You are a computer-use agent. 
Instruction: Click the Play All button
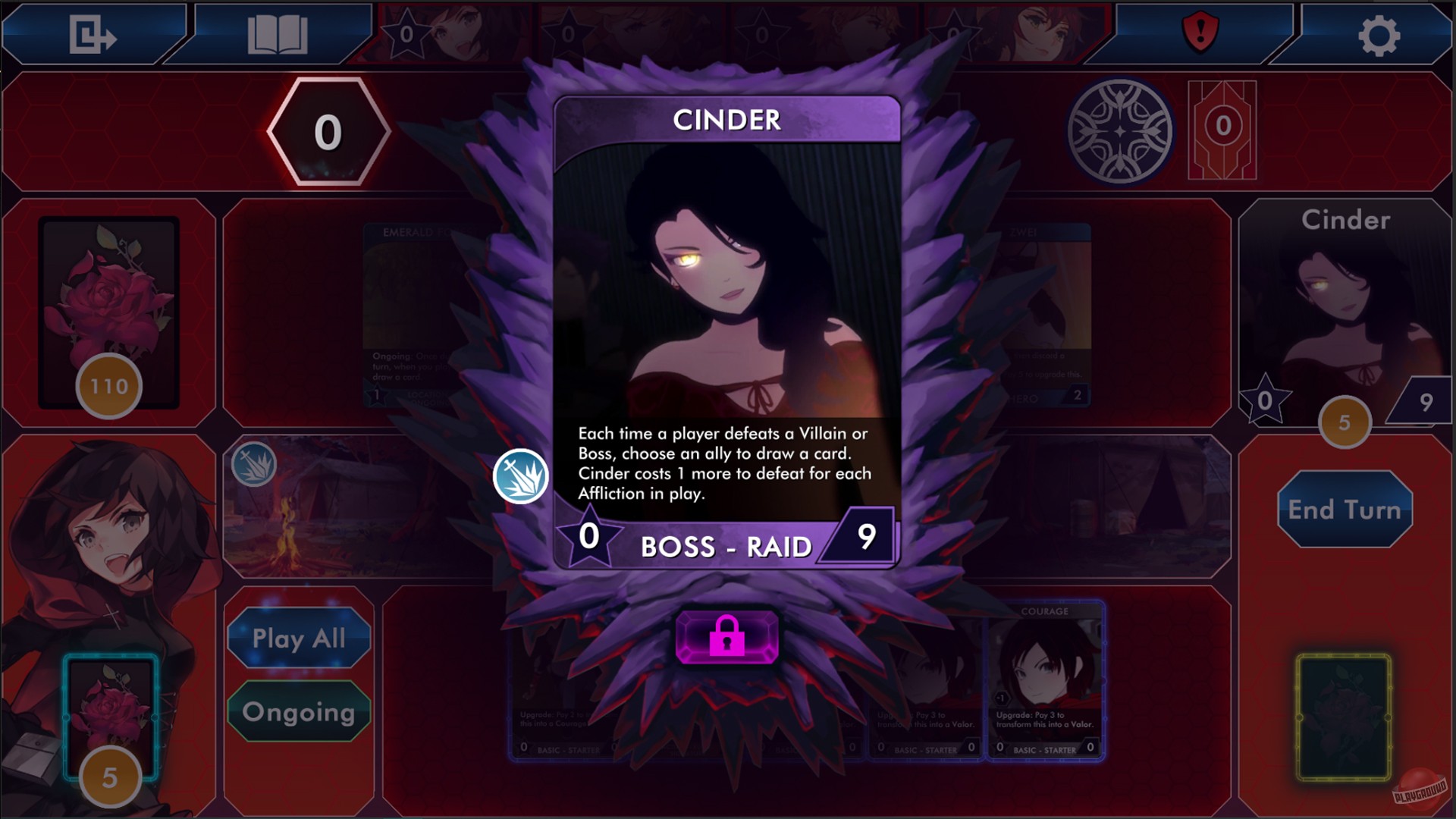click(299, 639)
